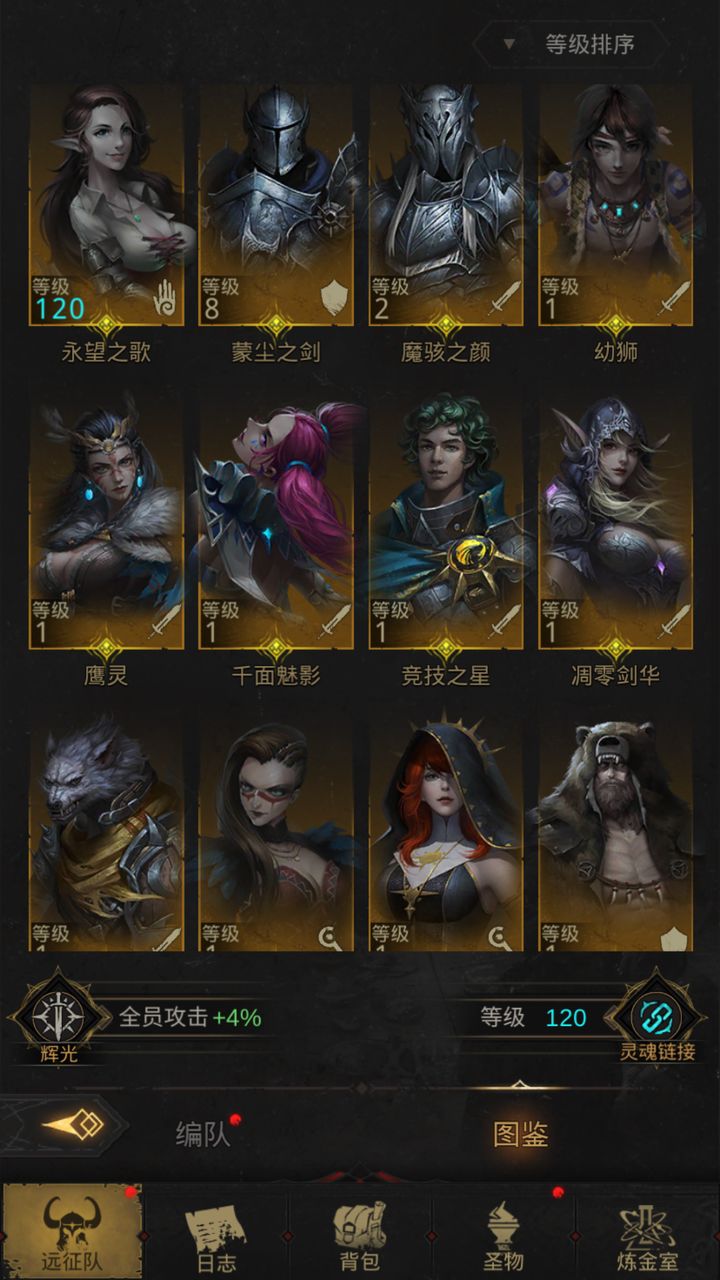Pick the bear-hooded bearded hero card
The height and width of the screenshot is (1280, 720).
click(x=616, y=835)
